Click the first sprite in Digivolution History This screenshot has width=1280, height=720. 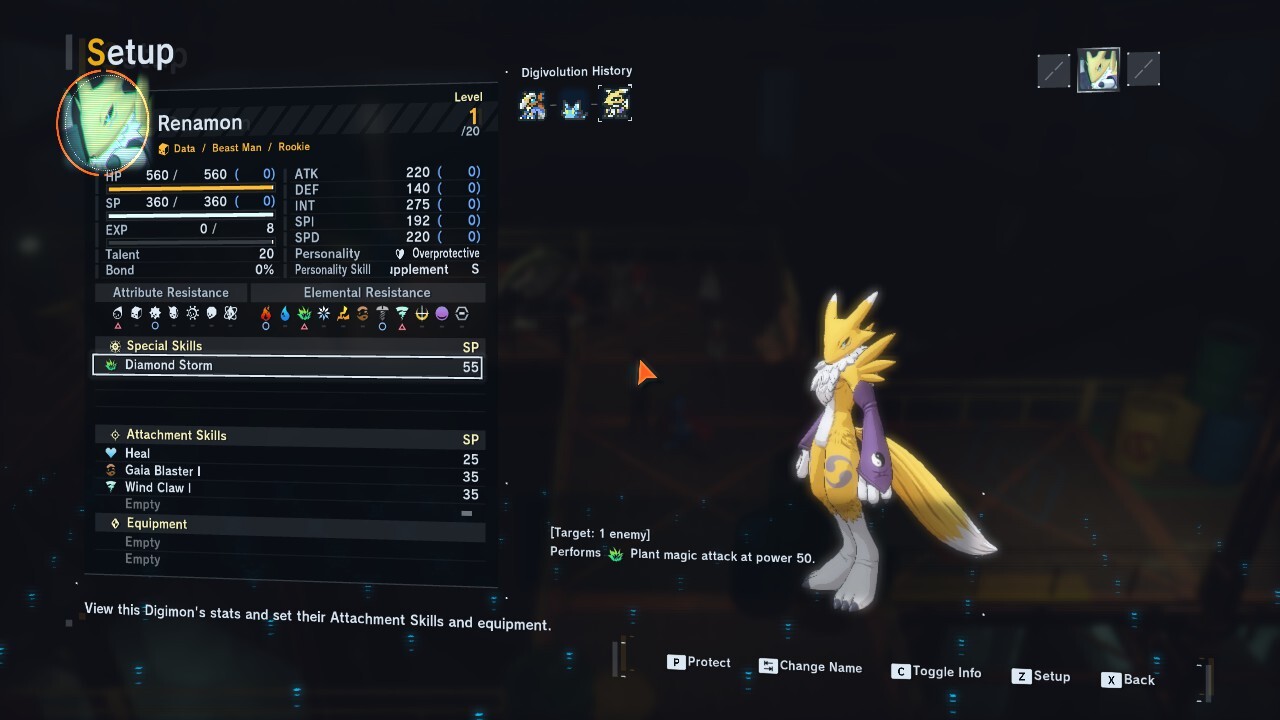click(x=532, y=105)
